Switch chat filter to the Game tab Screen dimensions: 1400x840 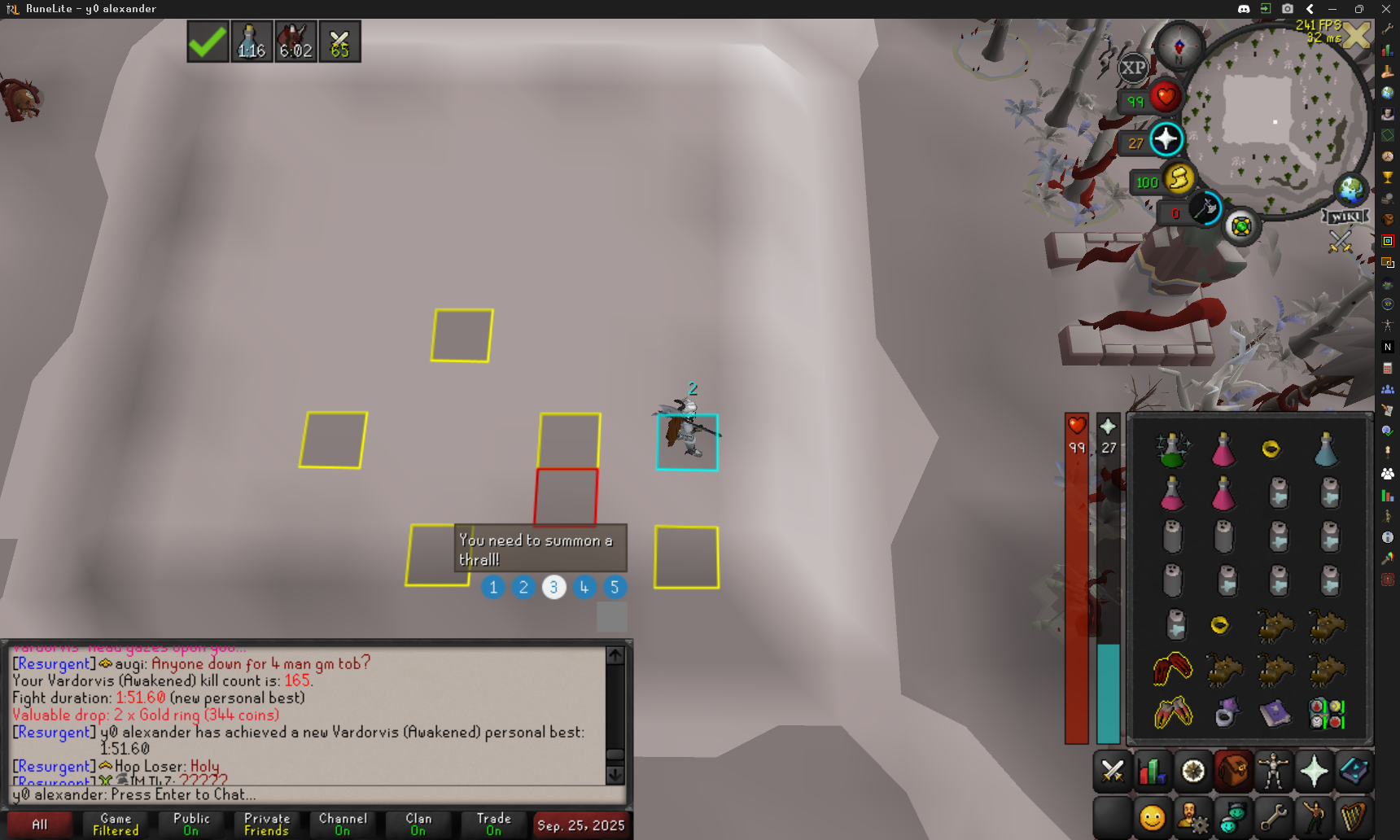[116, 825]
